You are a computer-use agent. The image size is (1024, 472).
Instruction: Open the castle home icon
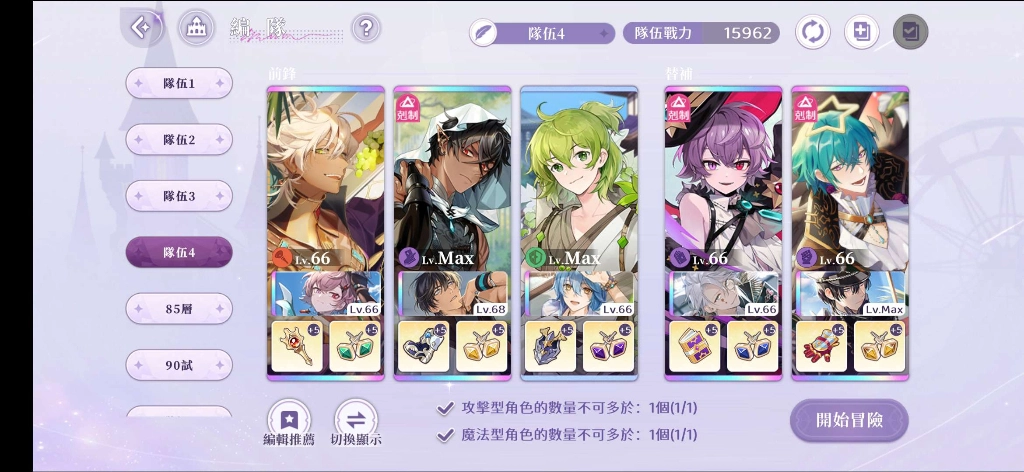click(196, 28)
